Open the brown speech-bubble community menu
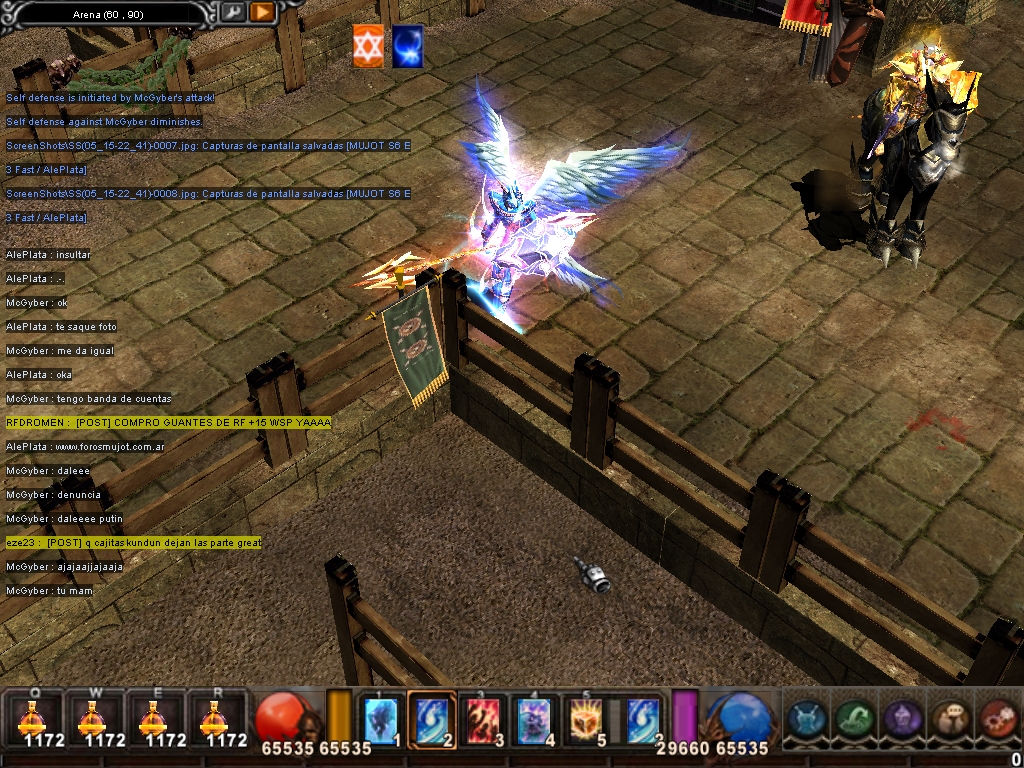 (949, 718)
